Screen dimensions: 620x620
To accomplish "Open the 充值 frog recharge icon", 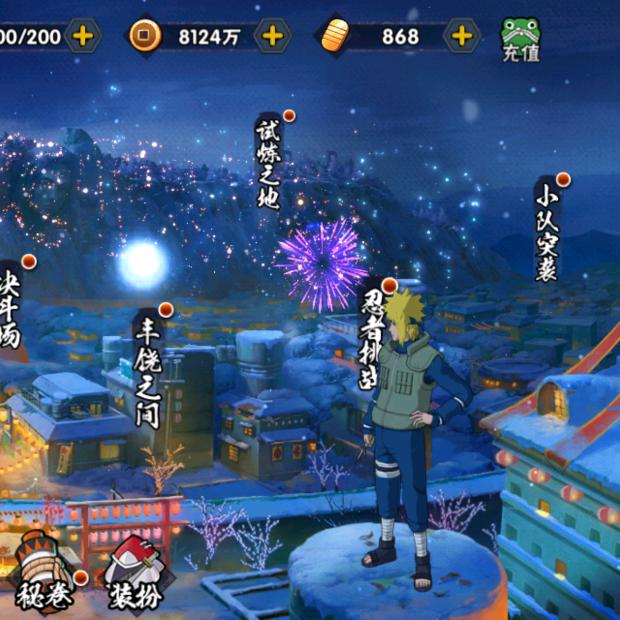I will (x=520, y=38).
